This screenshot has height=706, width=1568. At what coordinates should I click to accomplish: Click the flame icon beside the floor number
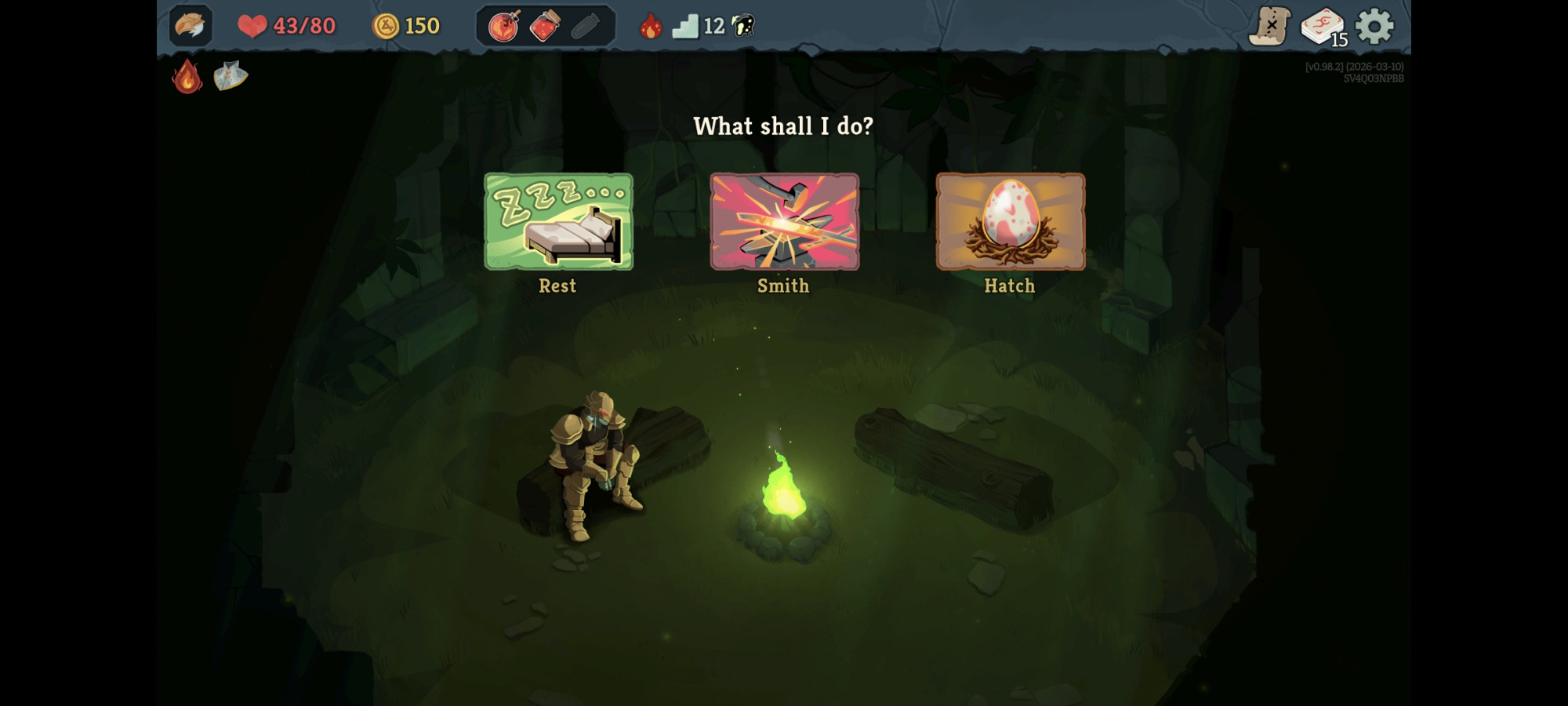(x=652, y=26)
